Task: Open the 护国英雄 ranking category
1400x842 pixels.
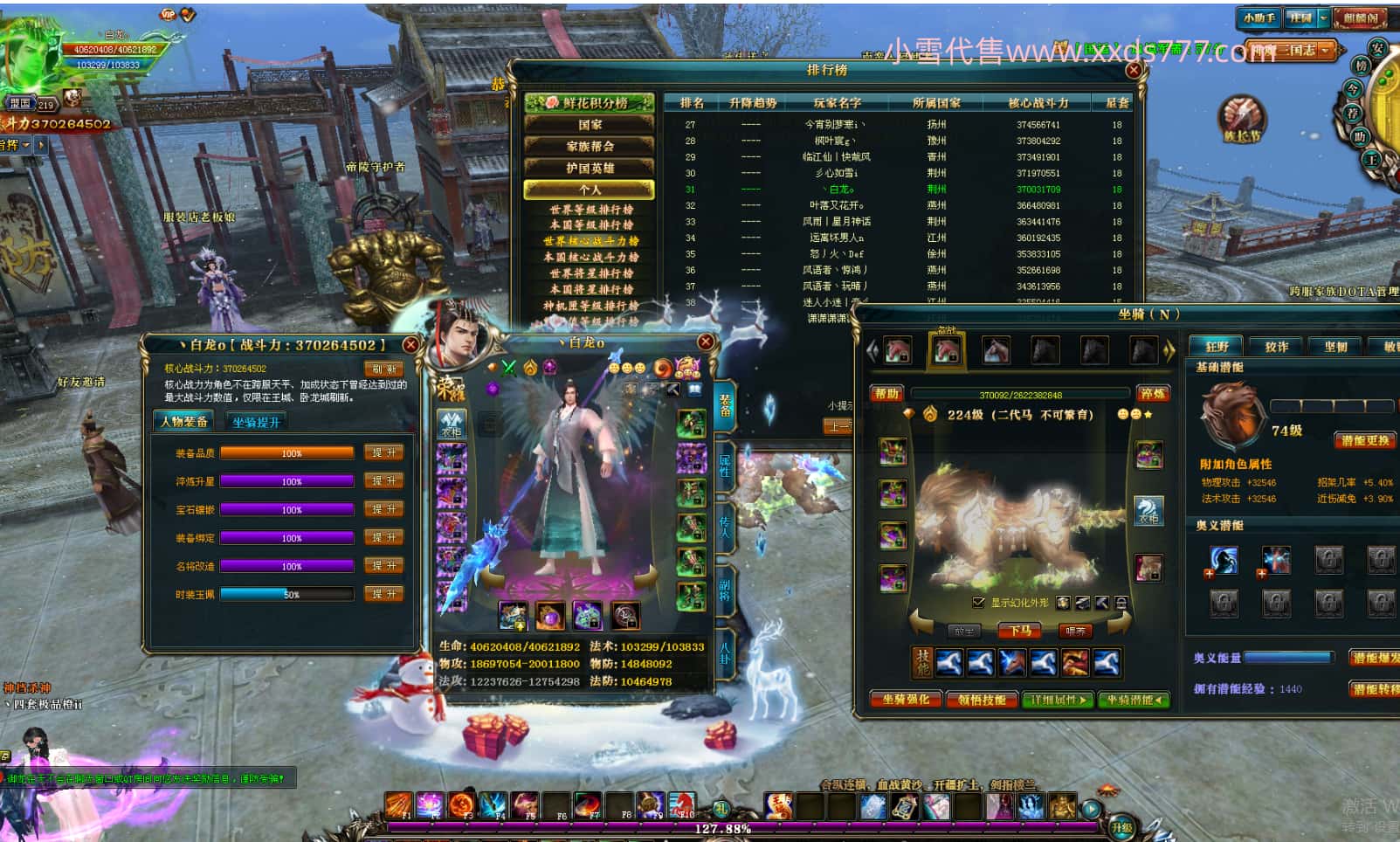Action: coord(590,168)
